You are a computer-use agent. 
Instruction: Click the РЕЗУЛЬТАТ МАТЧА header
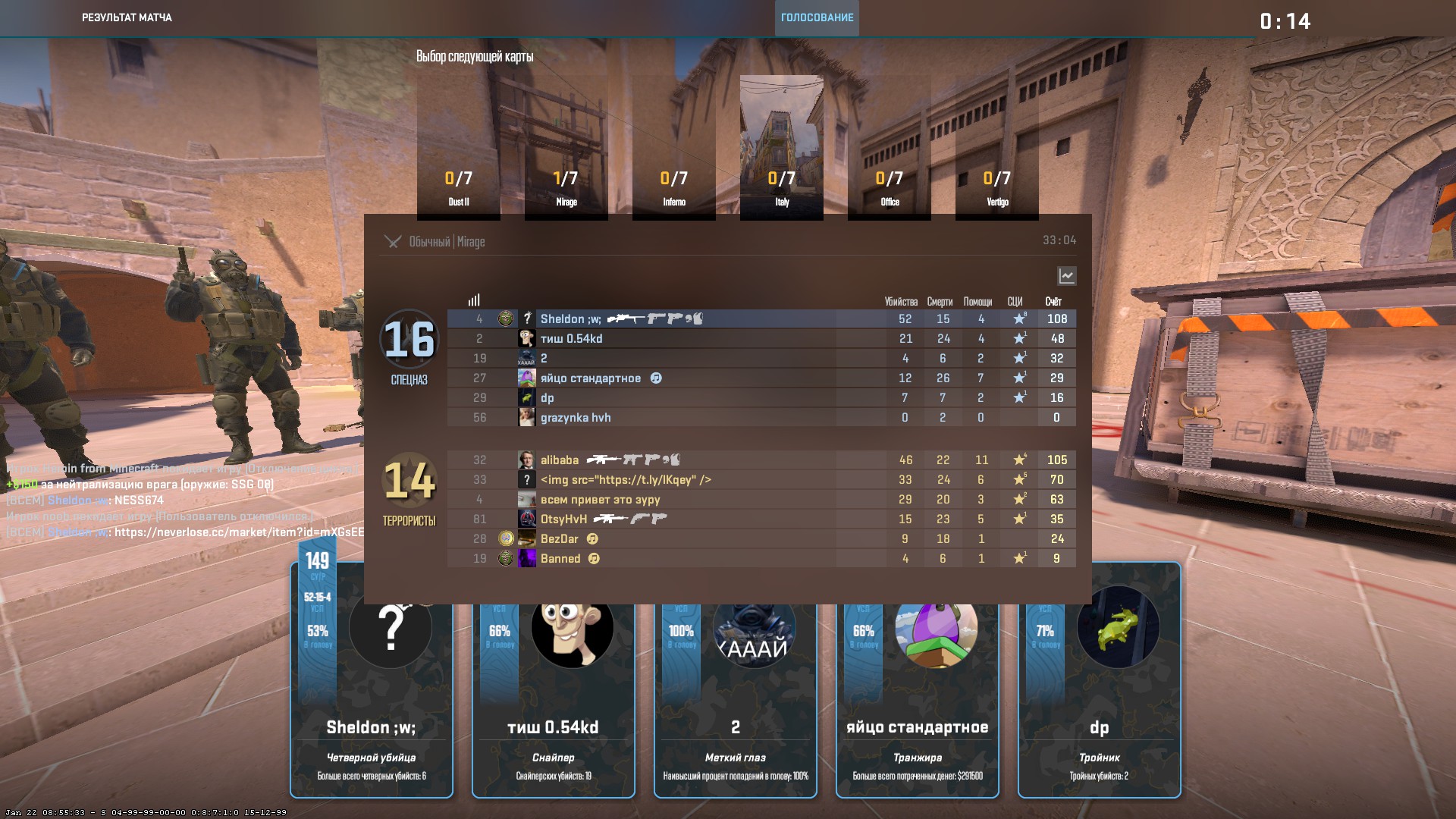[x=127, y=18]
